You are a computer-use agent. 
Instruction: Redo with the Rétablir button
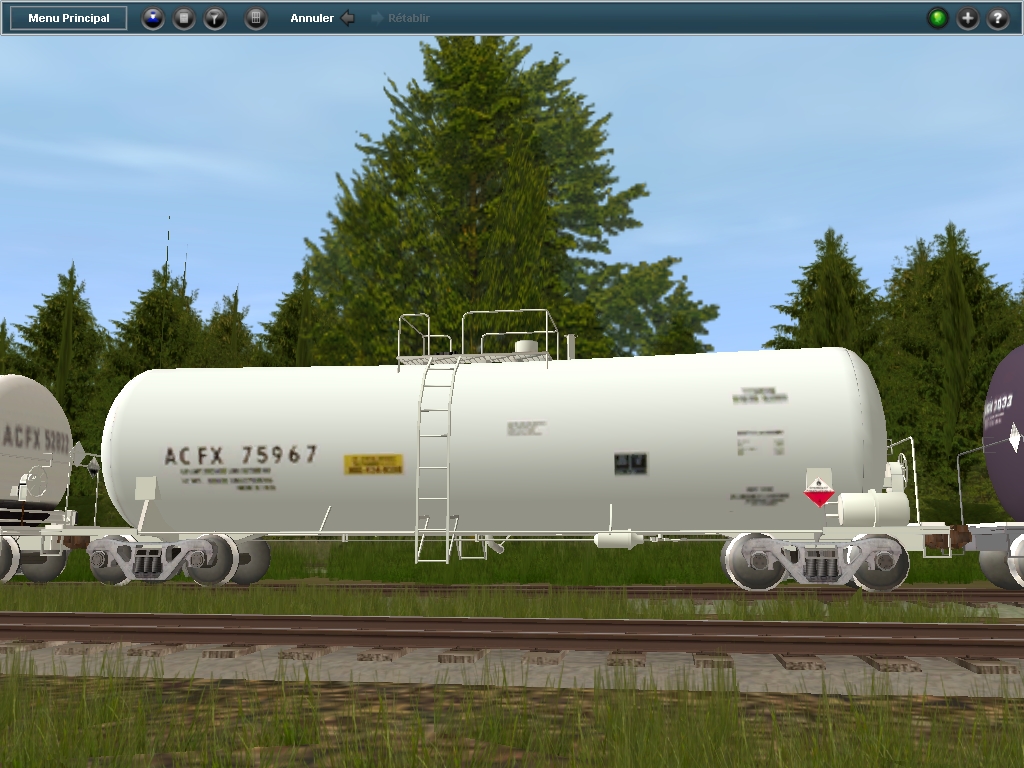coord(401,18)
